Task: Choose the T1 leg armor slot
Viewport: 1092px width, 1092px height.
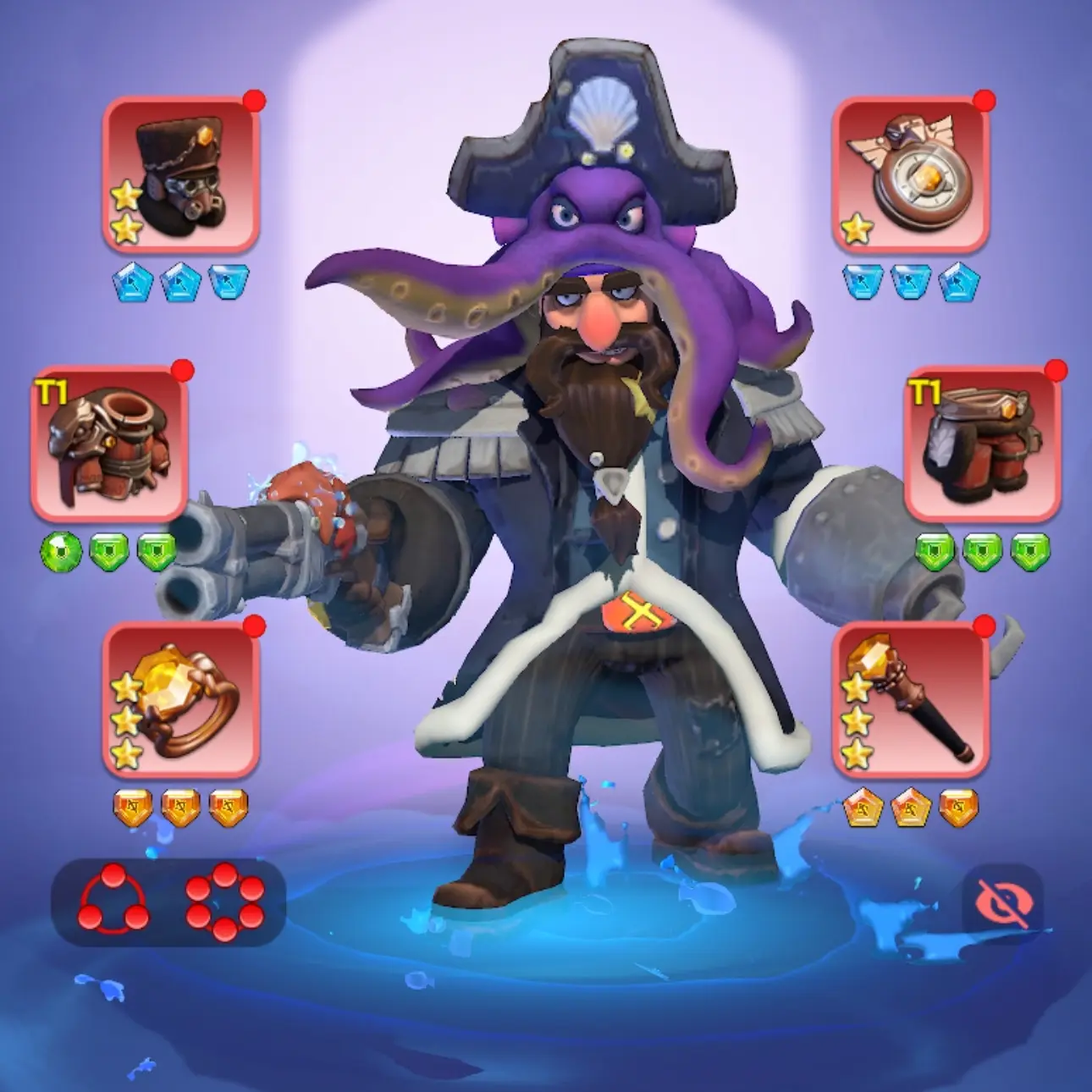Action: click(982, 444)
